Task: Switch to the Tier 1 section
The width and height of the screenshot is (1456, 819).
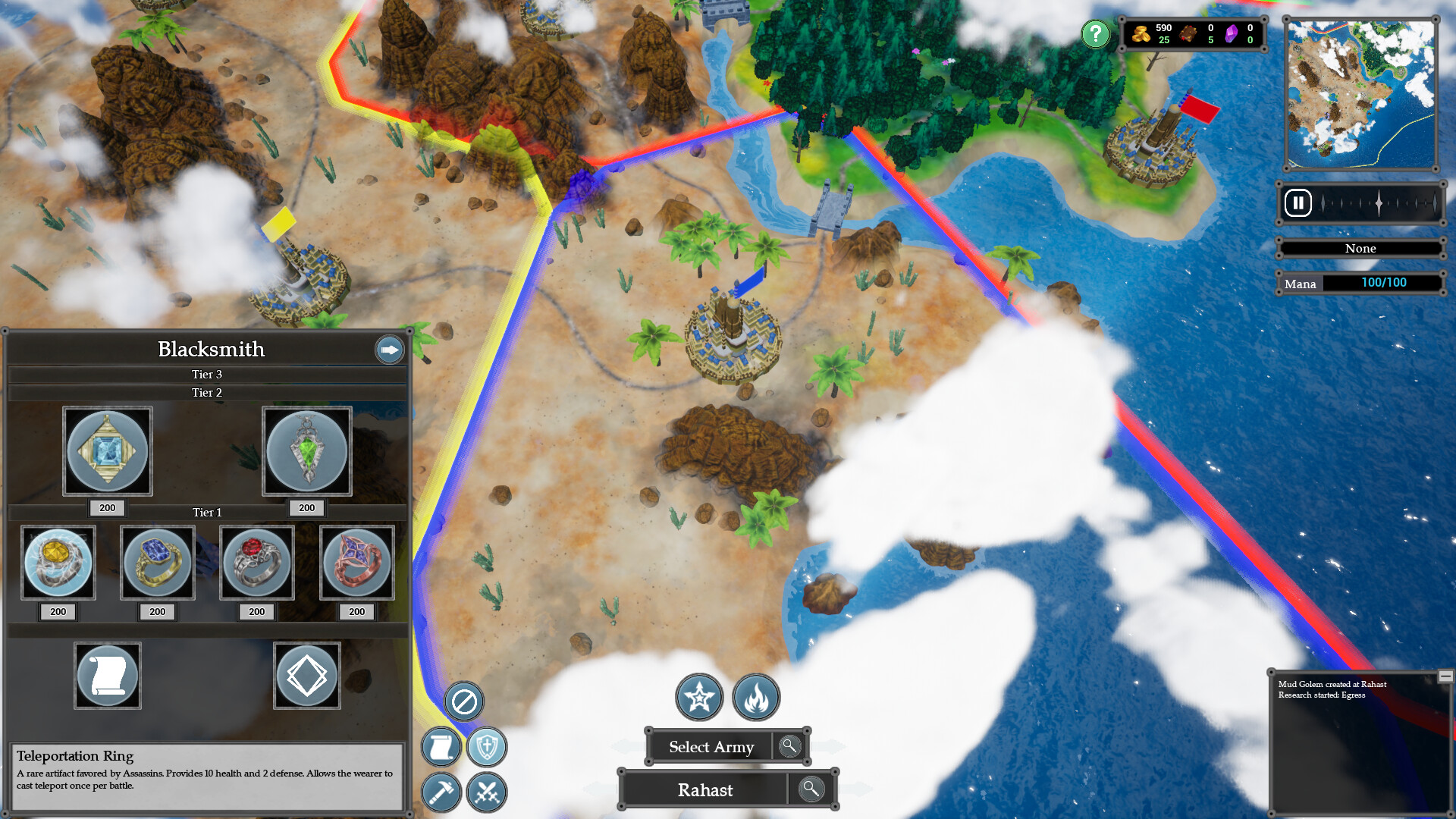Action: pos(207,512)
